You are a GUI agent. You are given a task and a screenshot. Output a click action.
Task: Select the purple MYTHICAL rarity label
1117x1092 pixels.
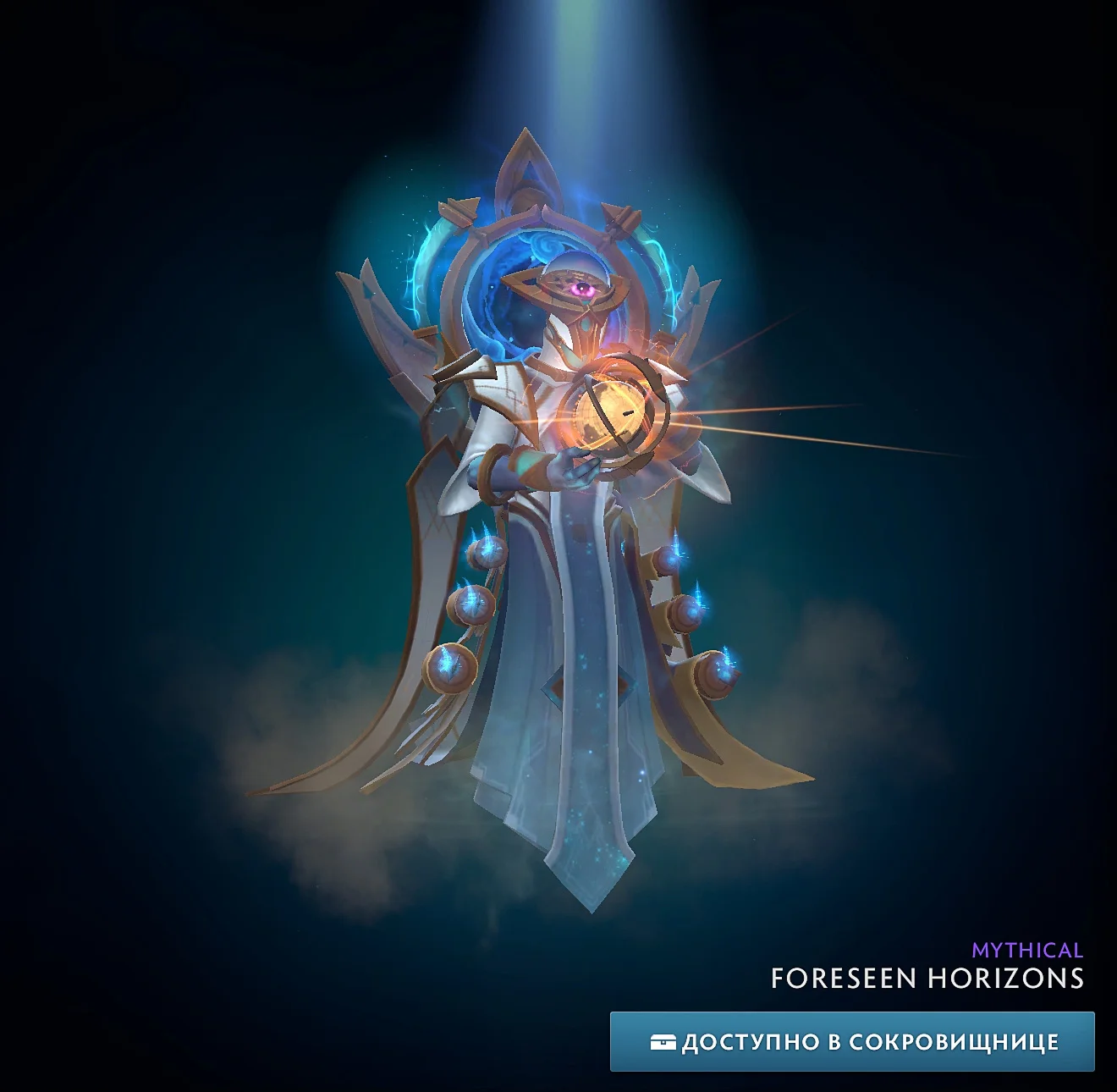(1026, 950)
